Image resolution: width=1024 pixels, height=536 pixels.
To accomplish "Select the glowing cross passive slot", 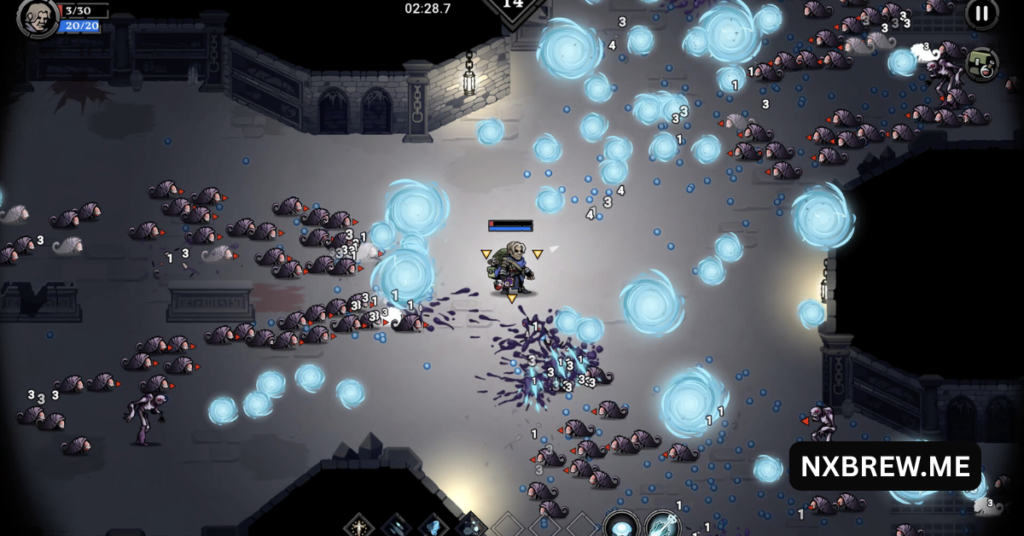I will tap(360, 525).
